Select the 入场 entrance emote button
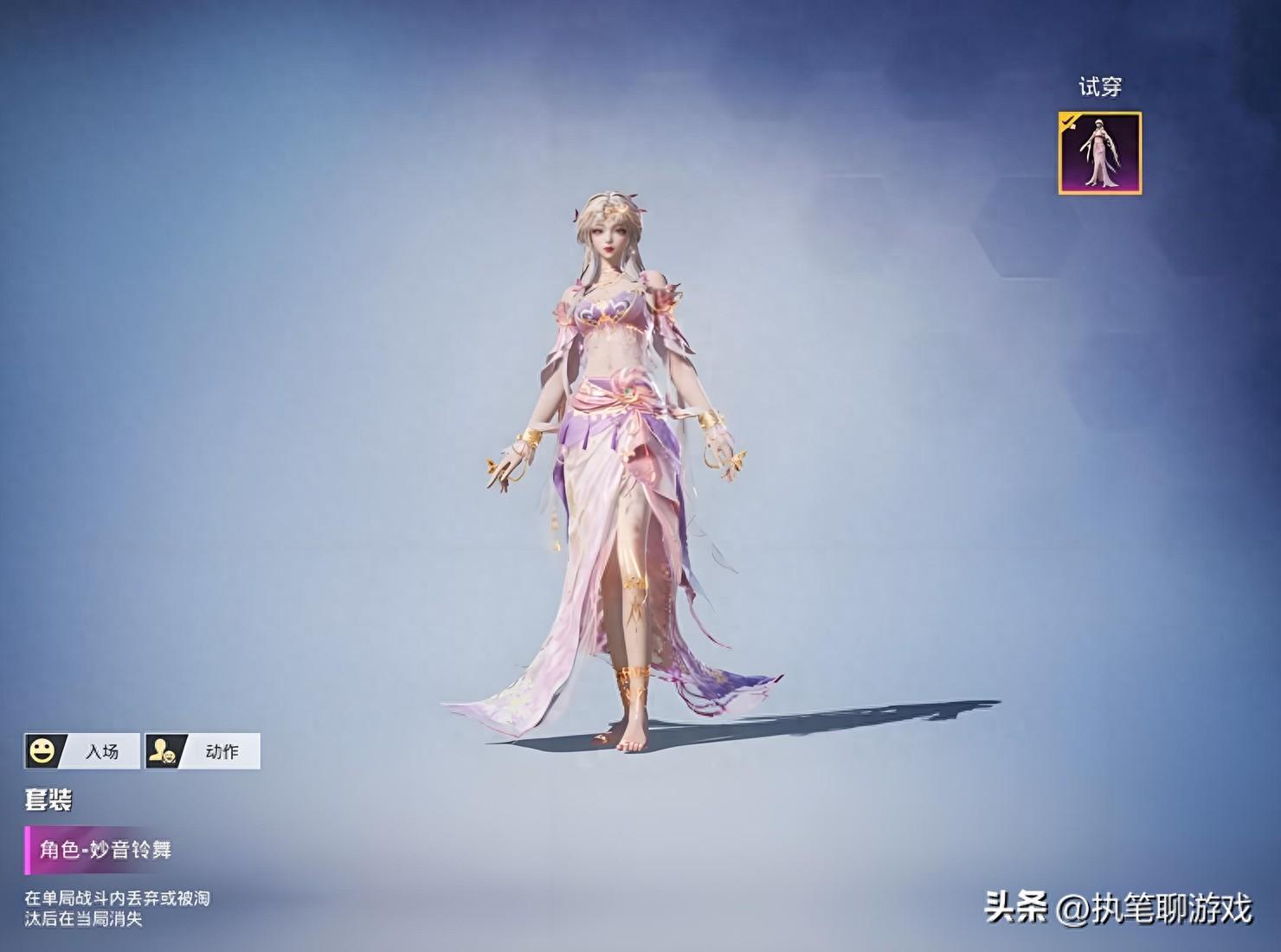1281x952 pixels. coord(82,751)
